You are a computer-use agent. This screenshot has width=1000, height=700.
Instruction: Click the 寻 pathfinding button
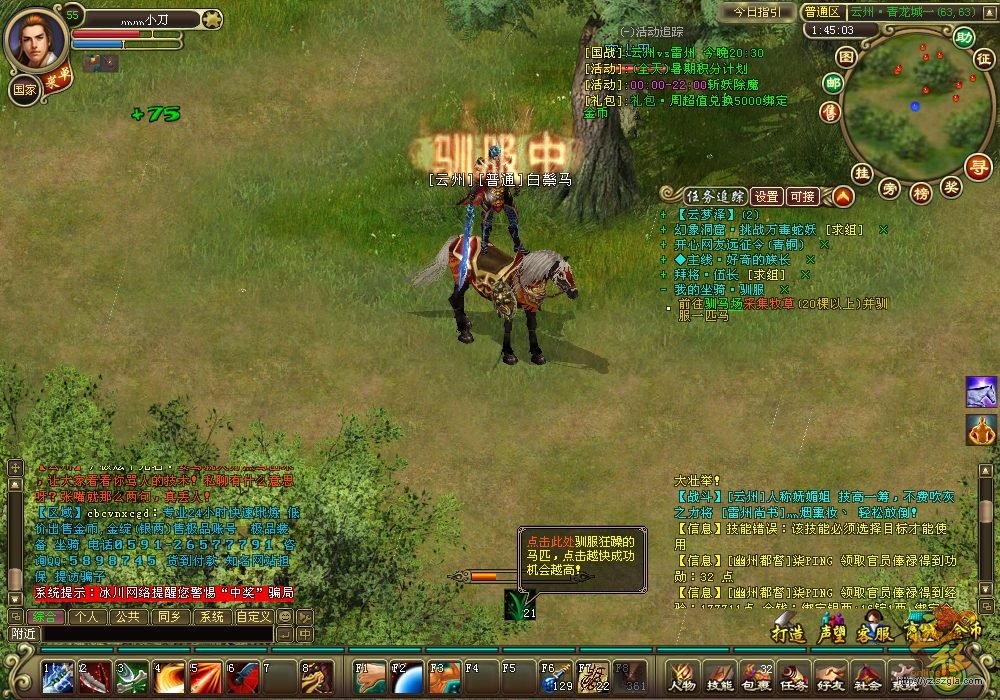pos(977,165)
